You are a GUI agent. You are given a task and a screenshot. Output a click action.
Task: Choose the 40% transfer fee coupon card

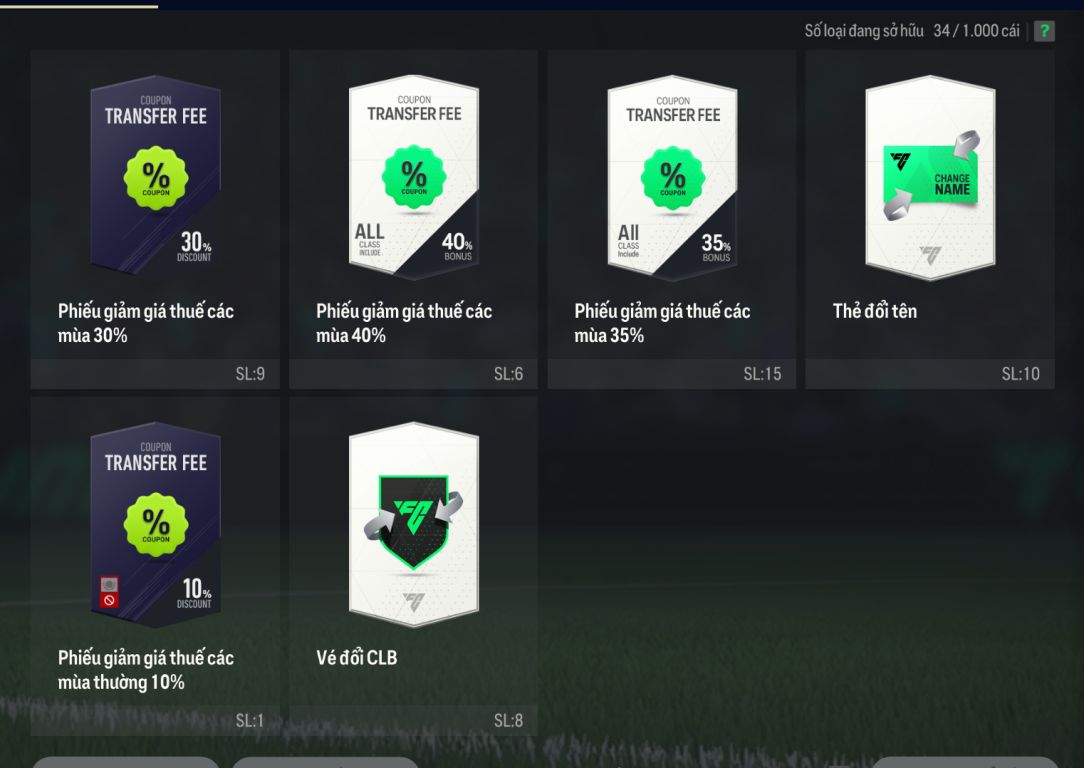(x=413, y=177)
